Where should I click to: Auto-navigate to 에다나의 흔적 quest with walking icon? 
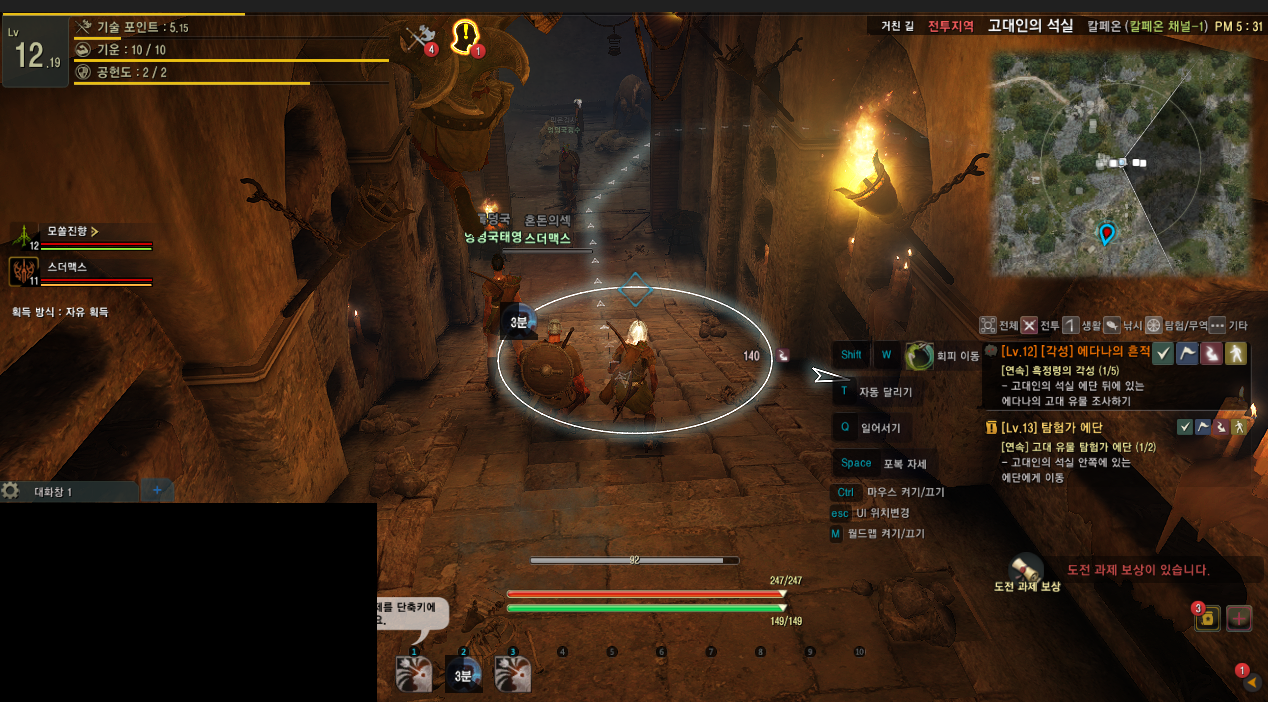point(1236,353)
